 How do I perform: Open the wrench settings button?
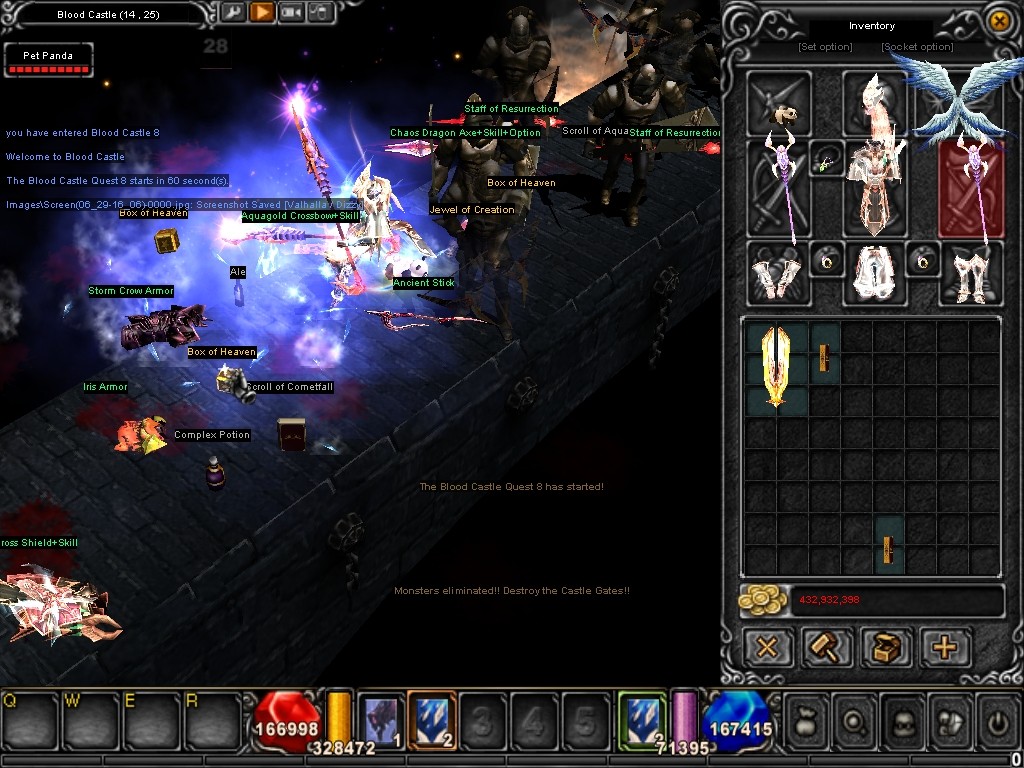click(232, 13)
